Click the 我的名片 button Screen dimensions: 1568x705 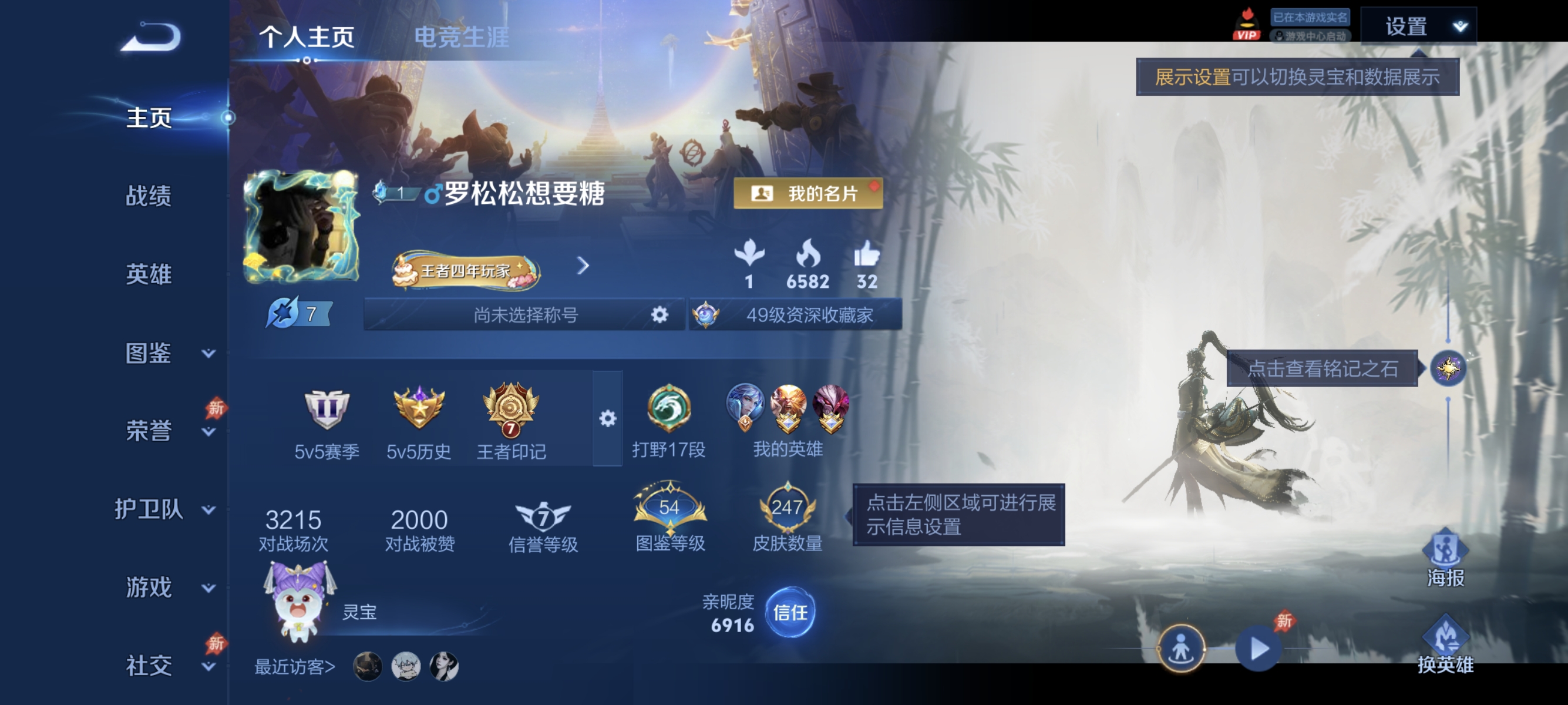point(807,194)
